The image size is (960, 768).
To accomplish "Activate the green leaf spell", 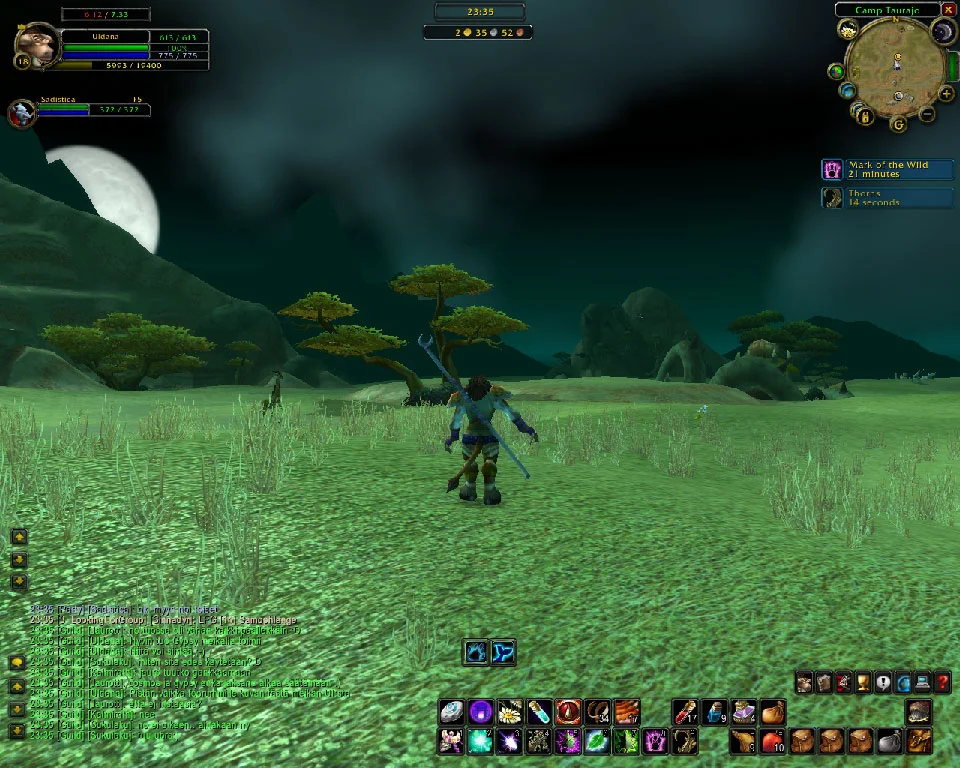I will [597, 741].
